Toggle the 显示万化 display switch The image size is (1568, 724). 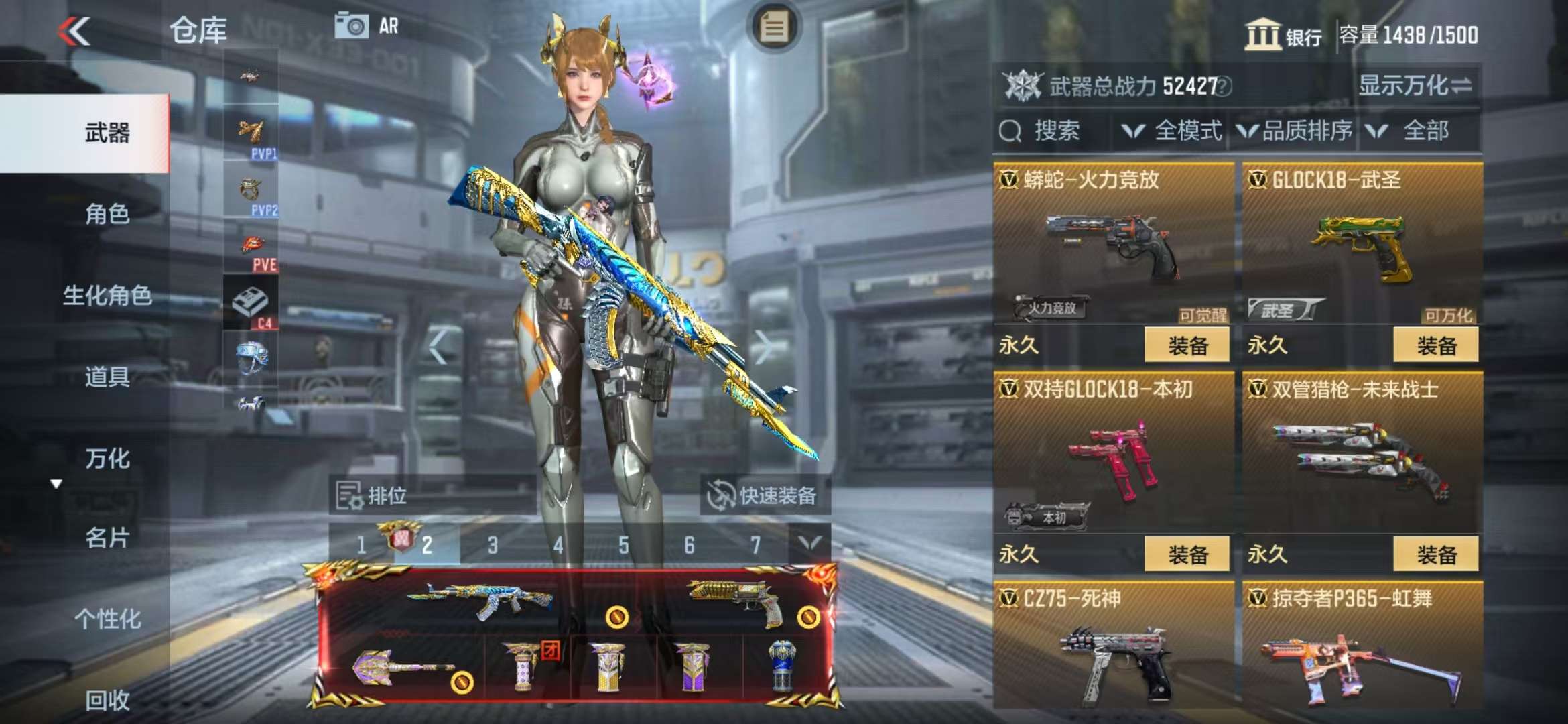[x=1415, y=86]
